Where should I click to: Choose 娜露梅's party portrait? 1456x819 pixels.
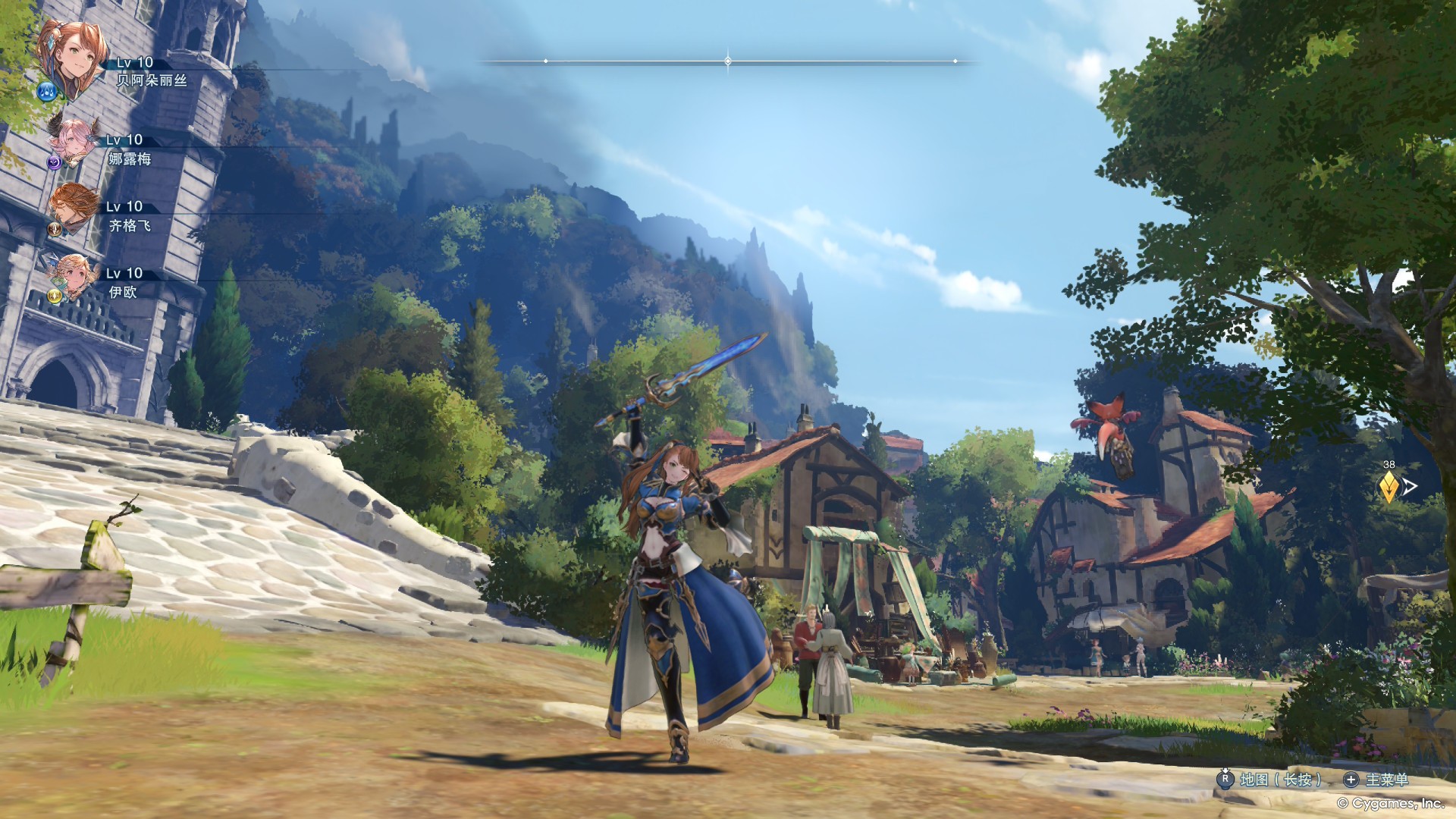tap(74, 140)
